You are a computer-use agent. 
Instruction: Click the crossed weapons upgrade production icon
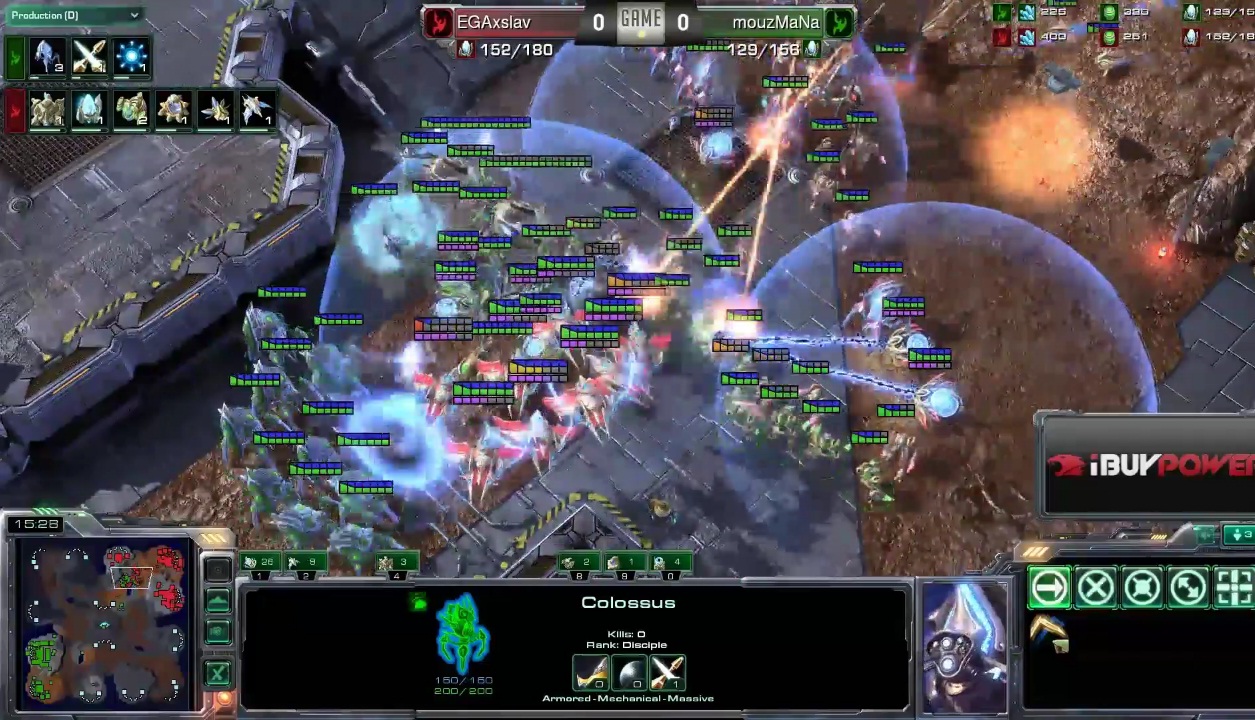pyautogui.click(x=89, y=57)
